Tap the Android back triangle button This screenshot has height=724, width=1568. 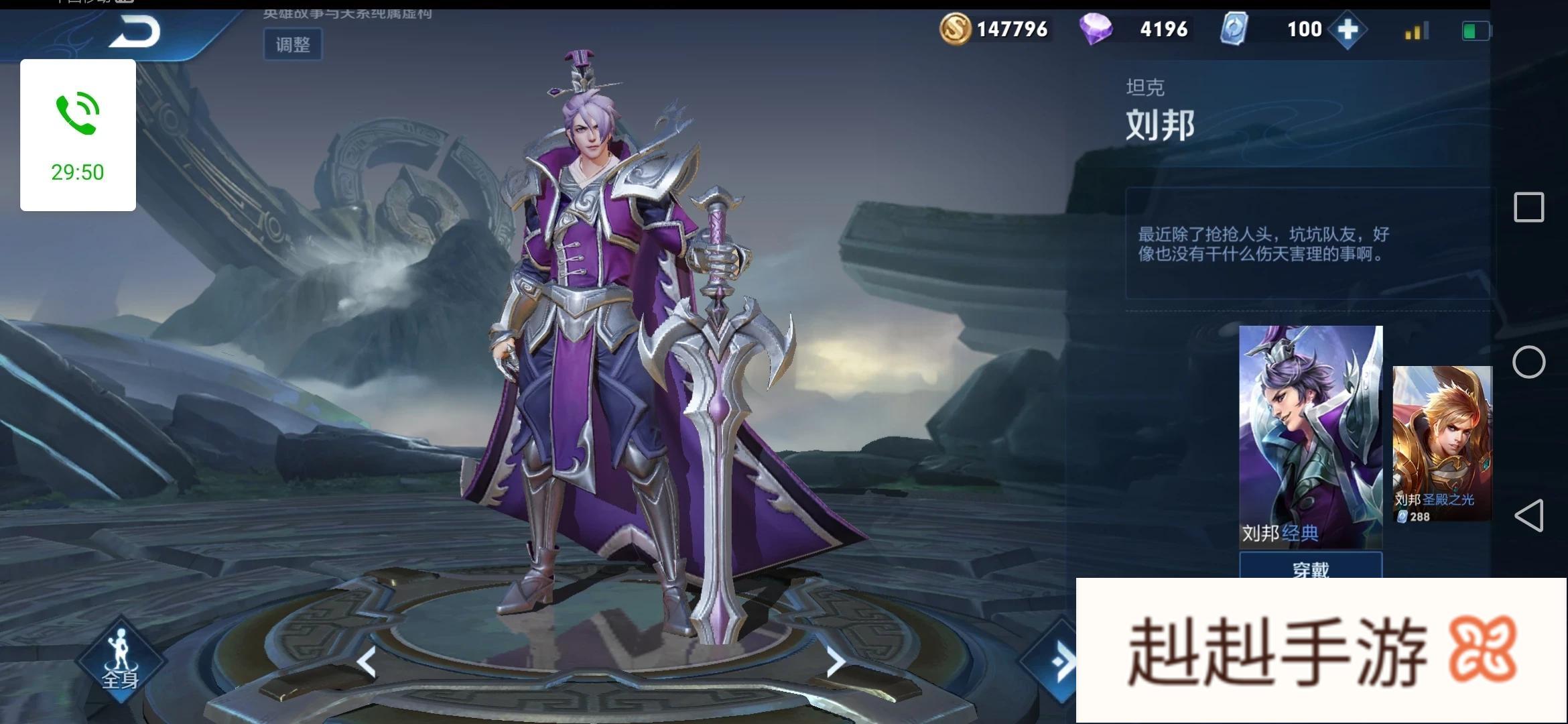pos(1528,516)
